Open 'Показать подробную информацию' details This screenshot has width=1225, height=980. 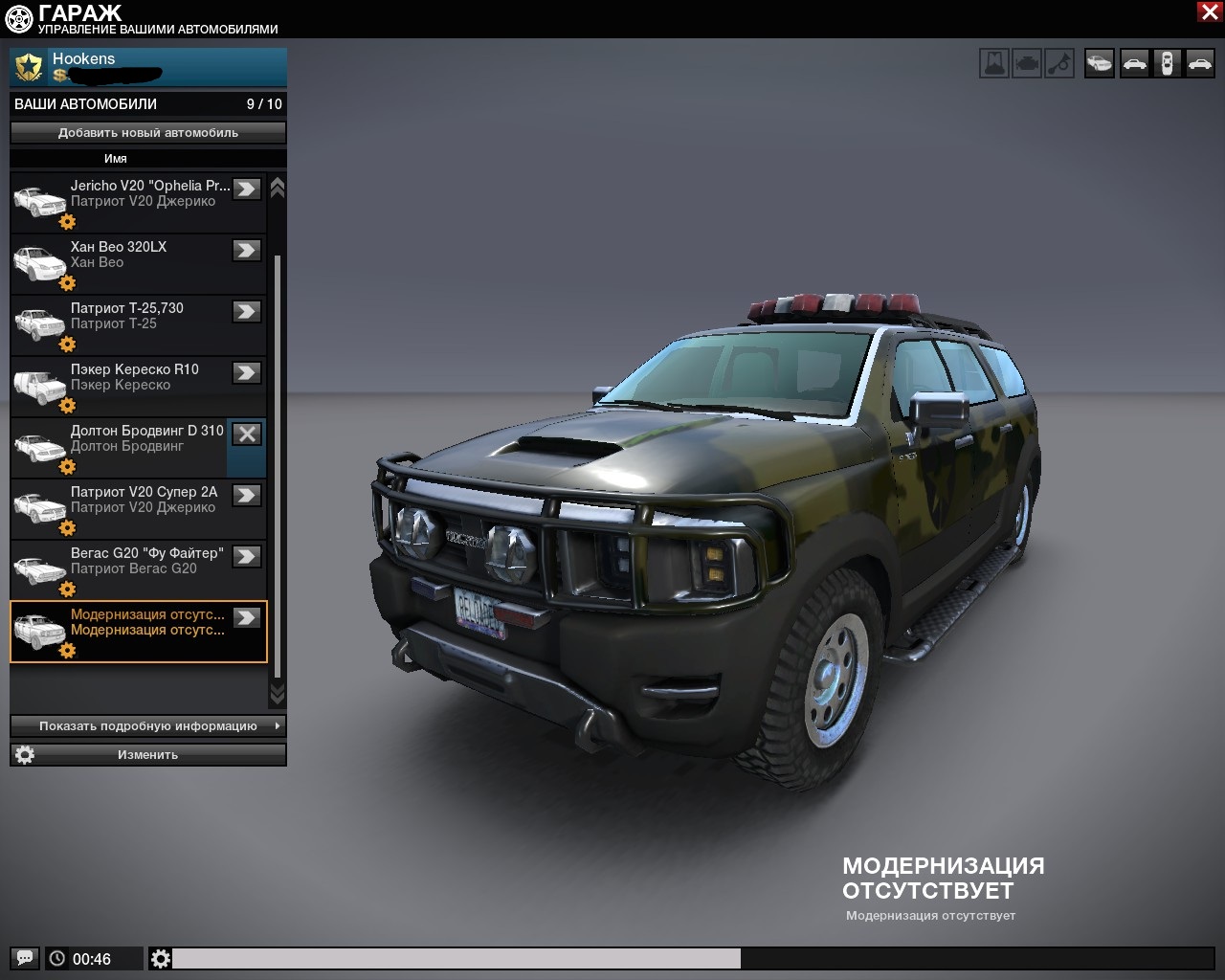148,726
